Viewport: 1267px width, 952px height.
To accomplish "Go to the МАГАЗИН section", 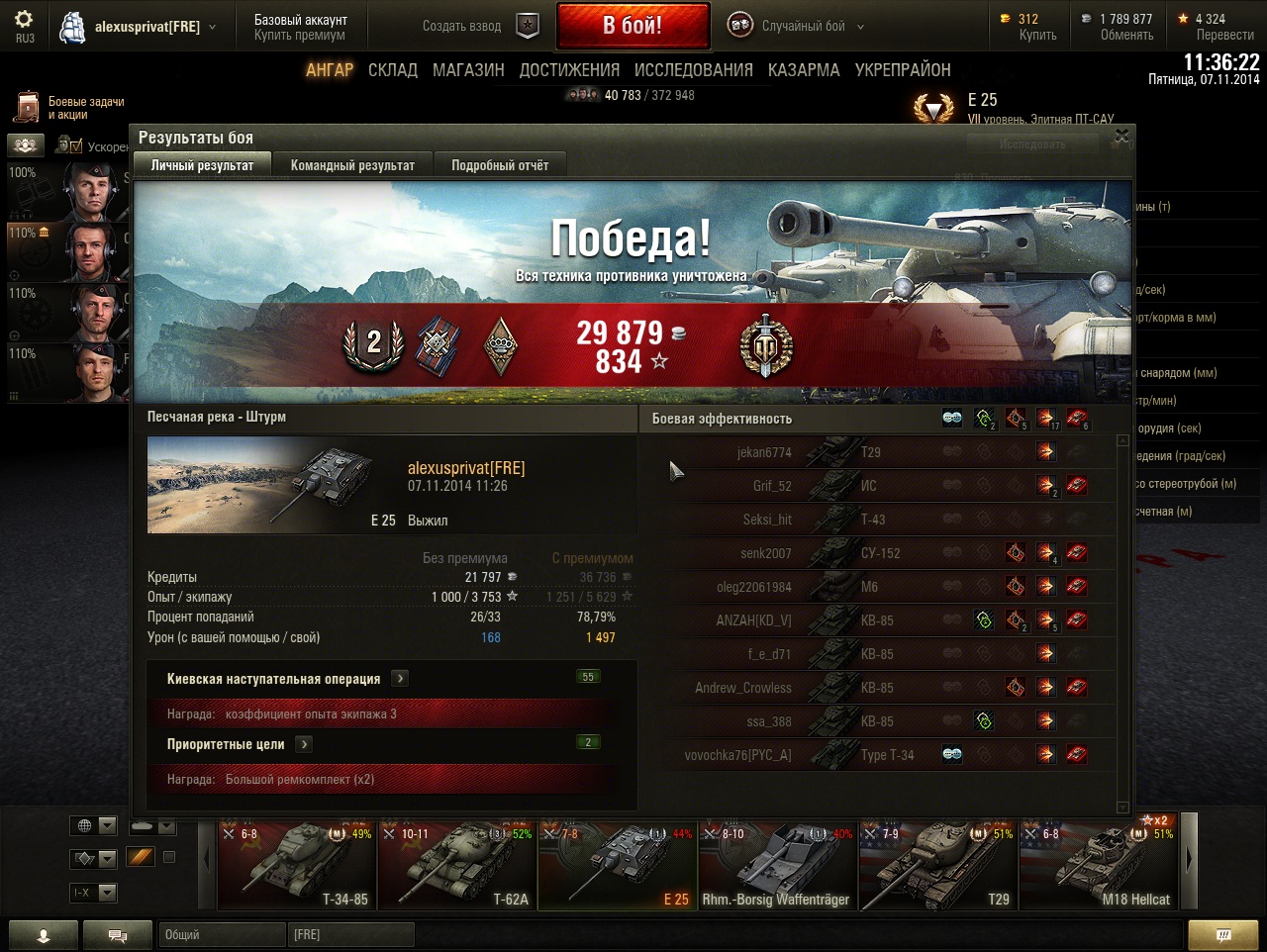I will click(468, 70).
